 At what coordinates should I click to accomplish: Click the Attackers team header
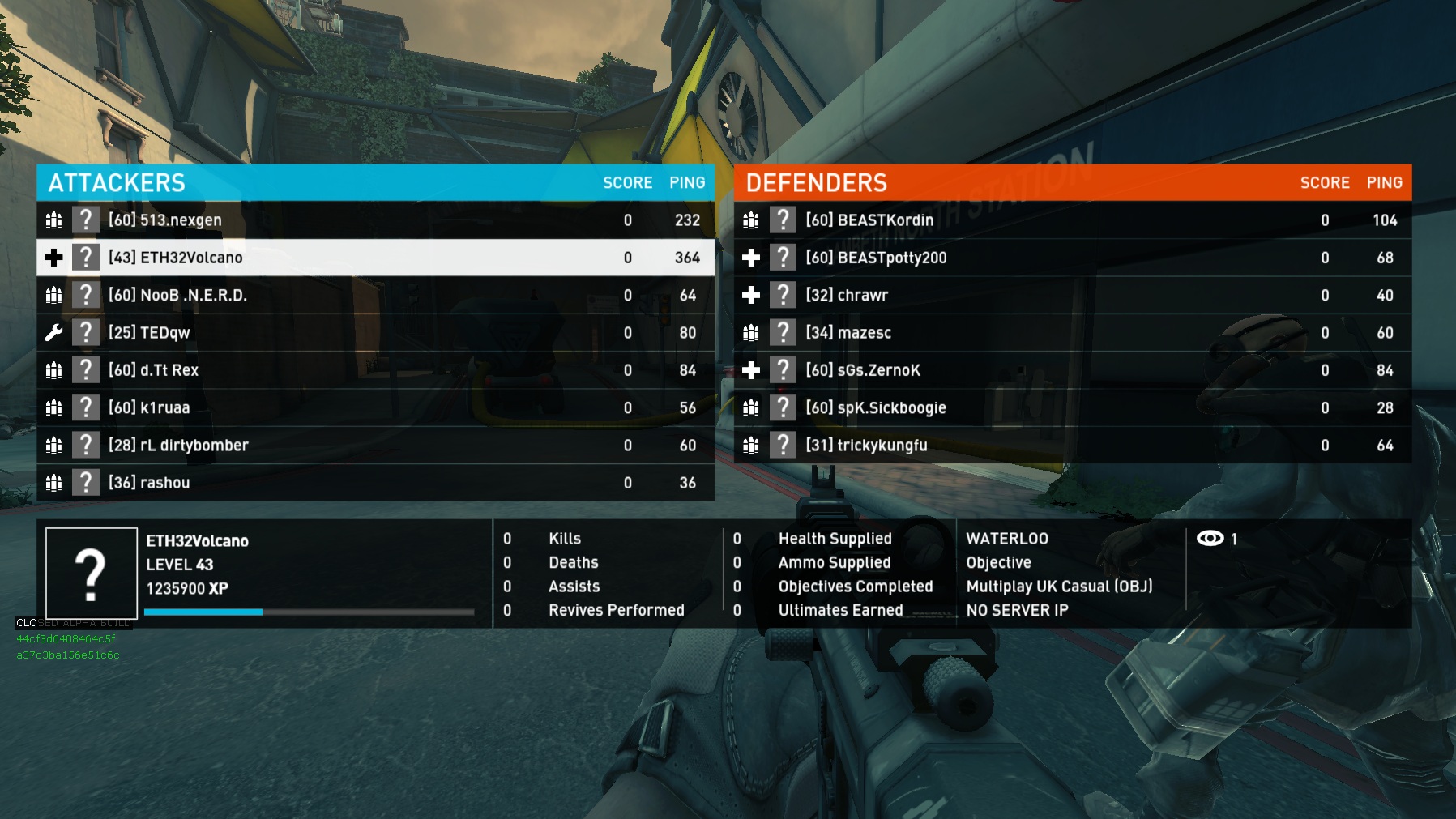pyautogui.click(x=117, y=183)
